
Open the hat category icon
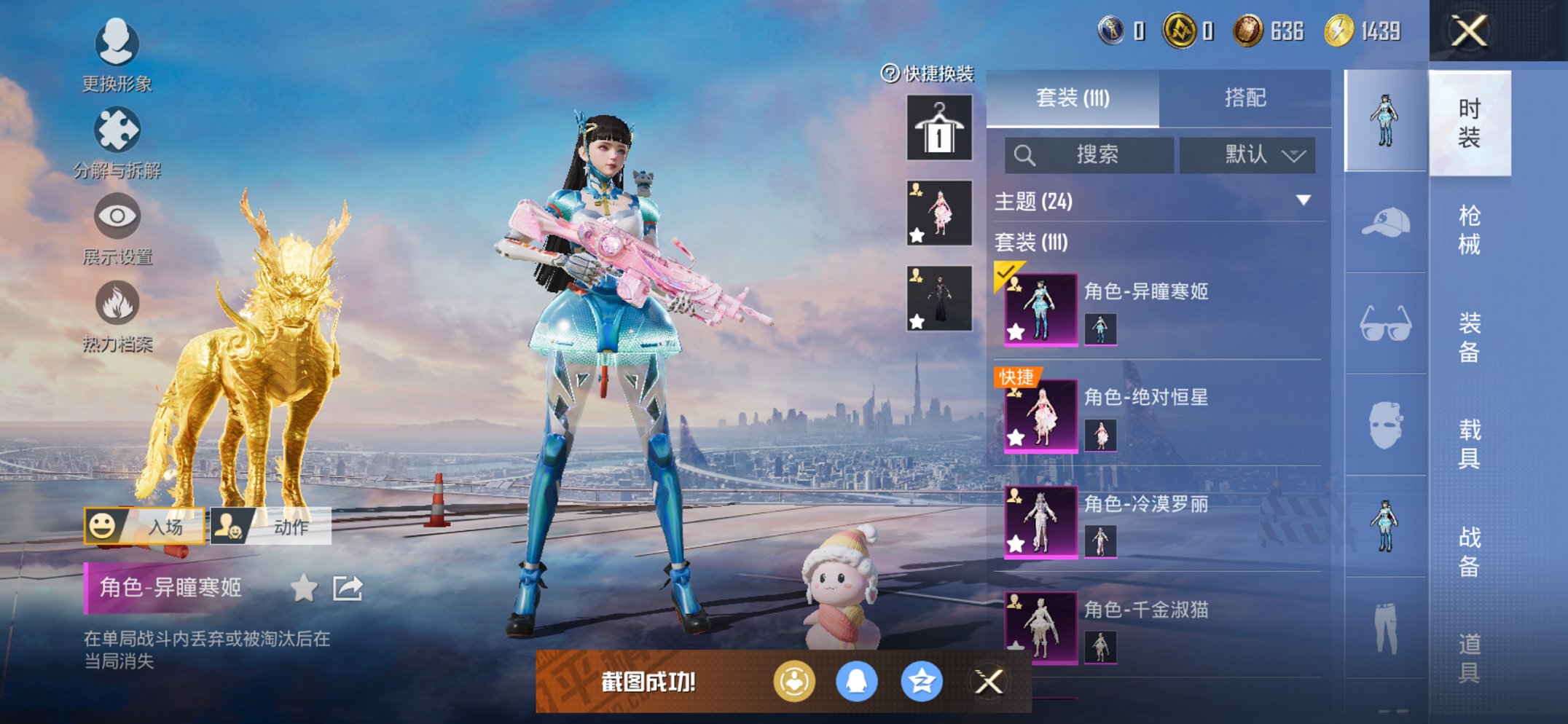[1385, 223]
